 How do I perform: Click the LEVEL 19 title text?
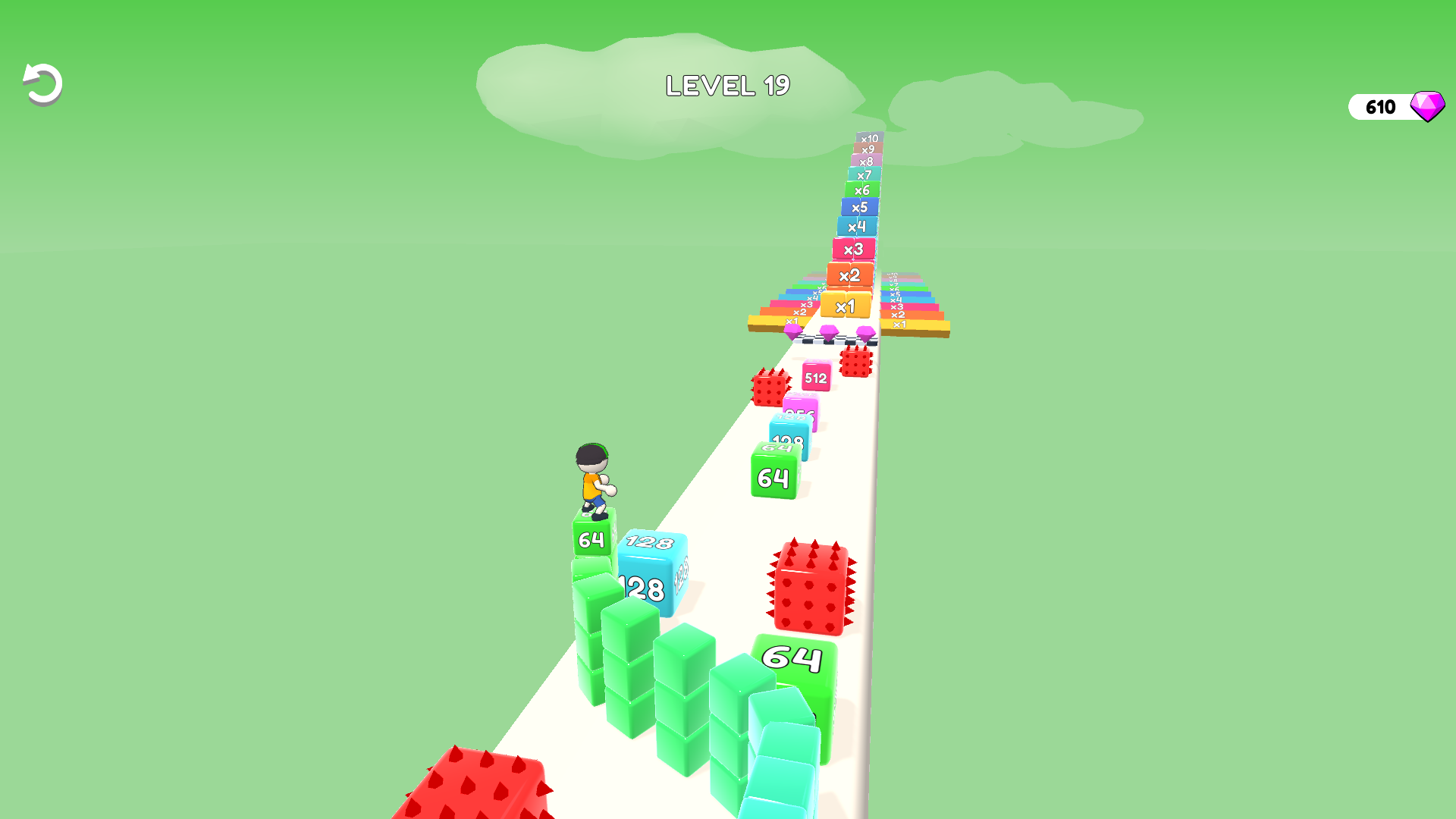click(727, 85)
